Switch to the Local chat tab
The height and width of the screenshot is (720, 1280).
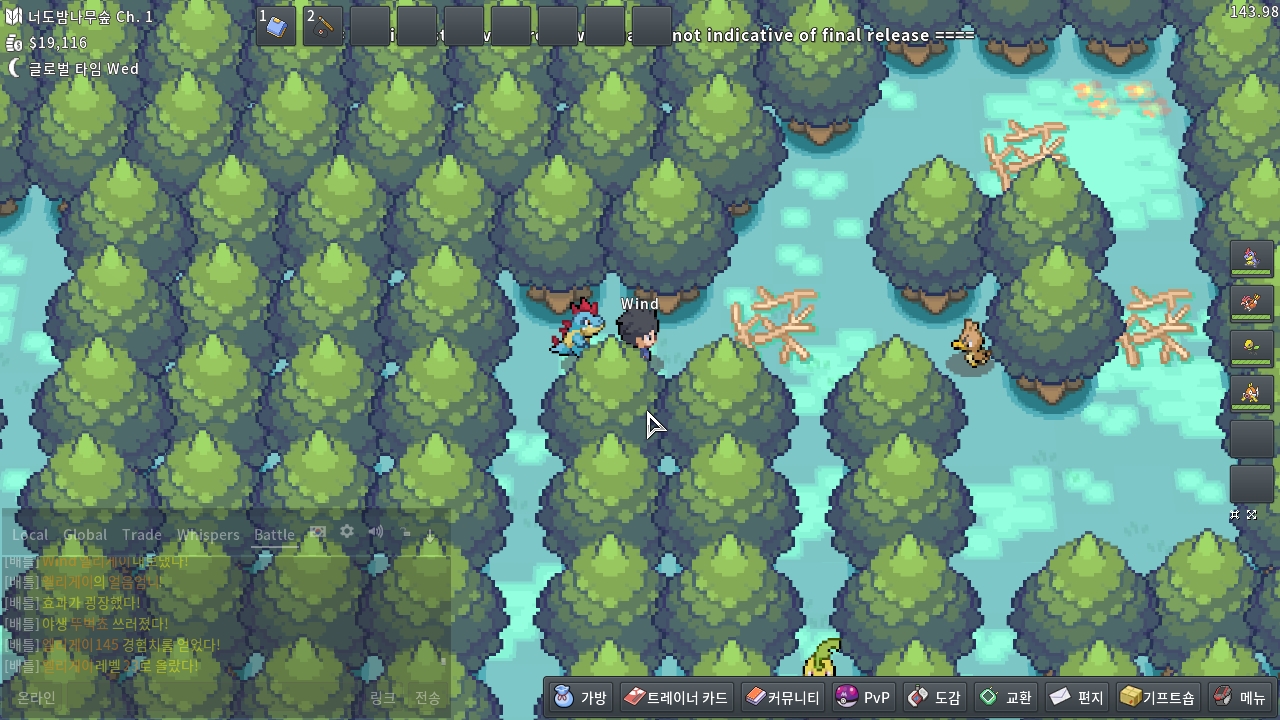[x=30, y=535]
